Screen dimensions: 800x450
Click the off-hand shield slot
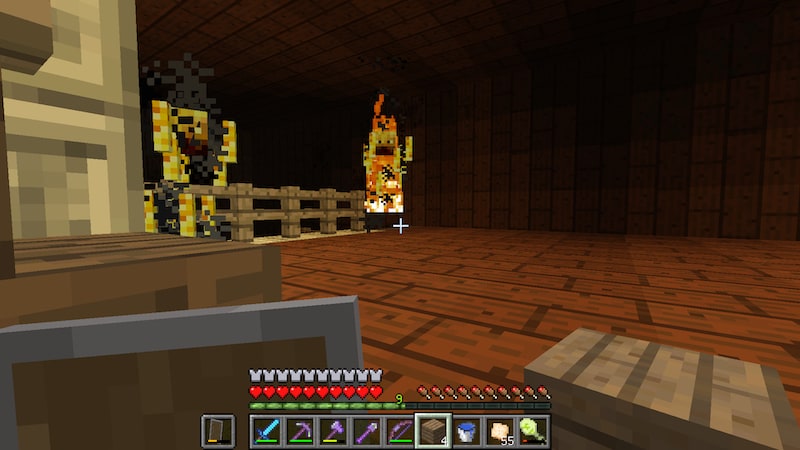[x=217, y=431]
